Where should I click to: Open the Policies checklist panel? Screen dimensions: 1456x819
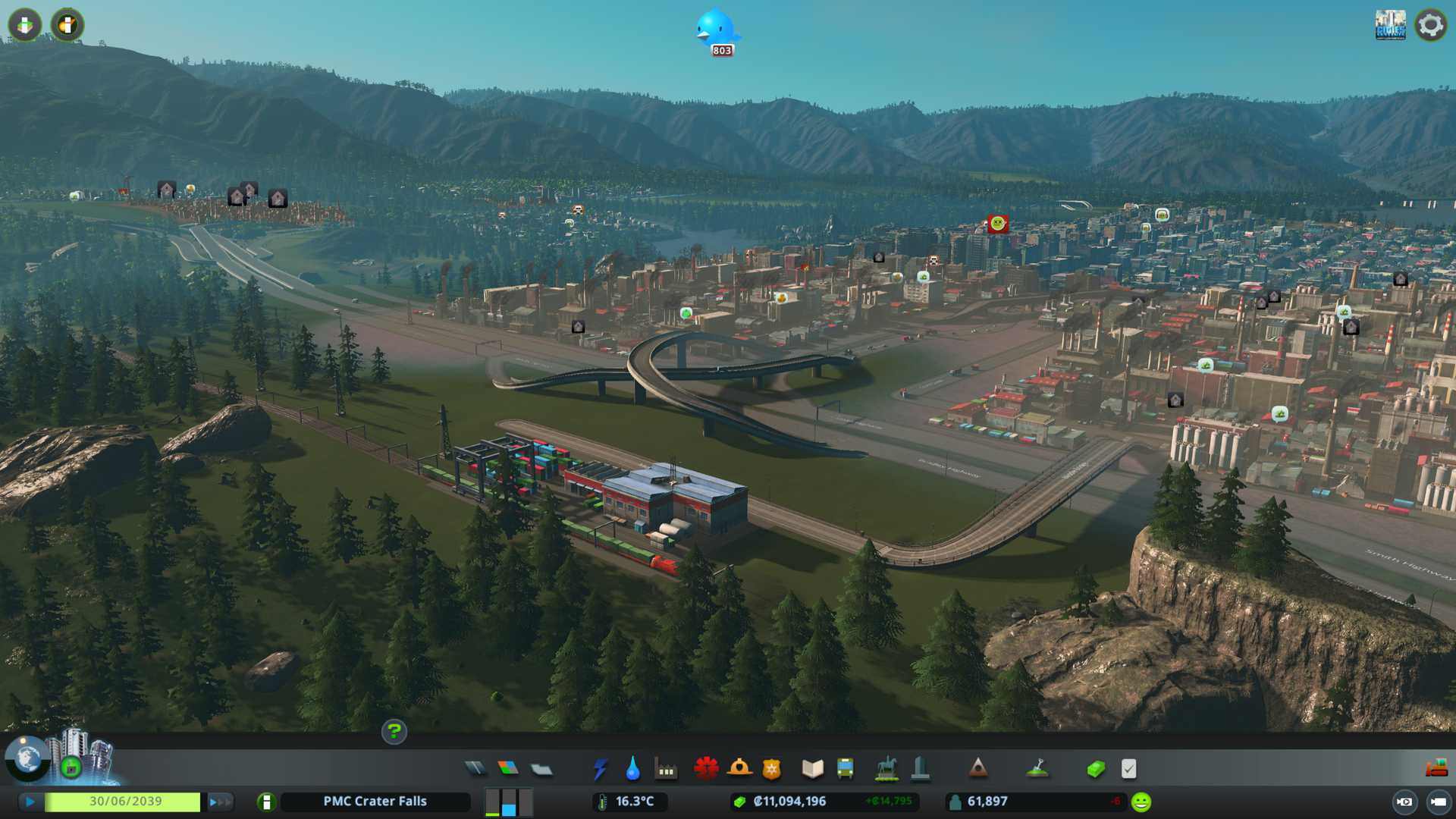(1128, 769)
